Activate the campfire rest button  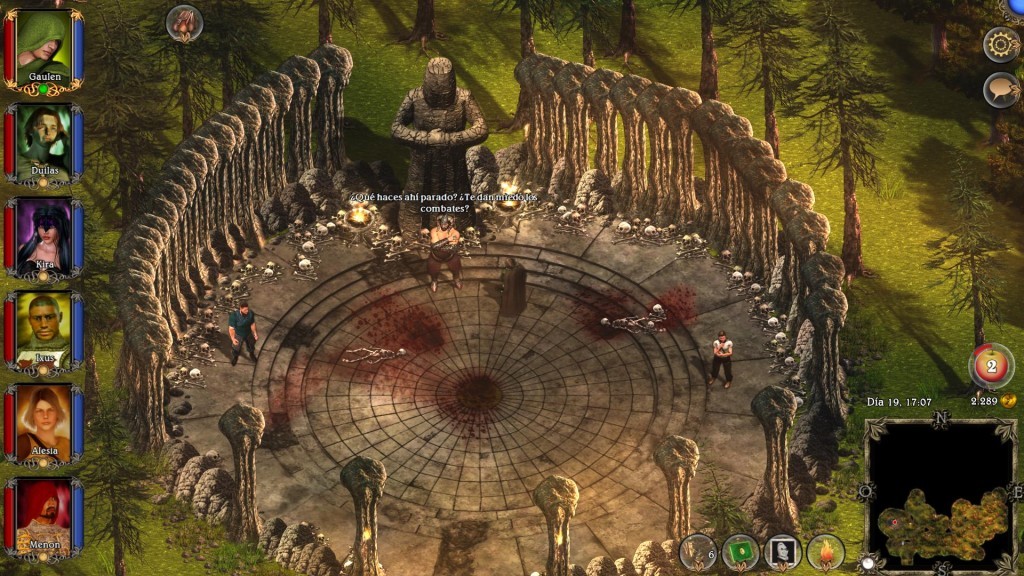coord(826,552)
